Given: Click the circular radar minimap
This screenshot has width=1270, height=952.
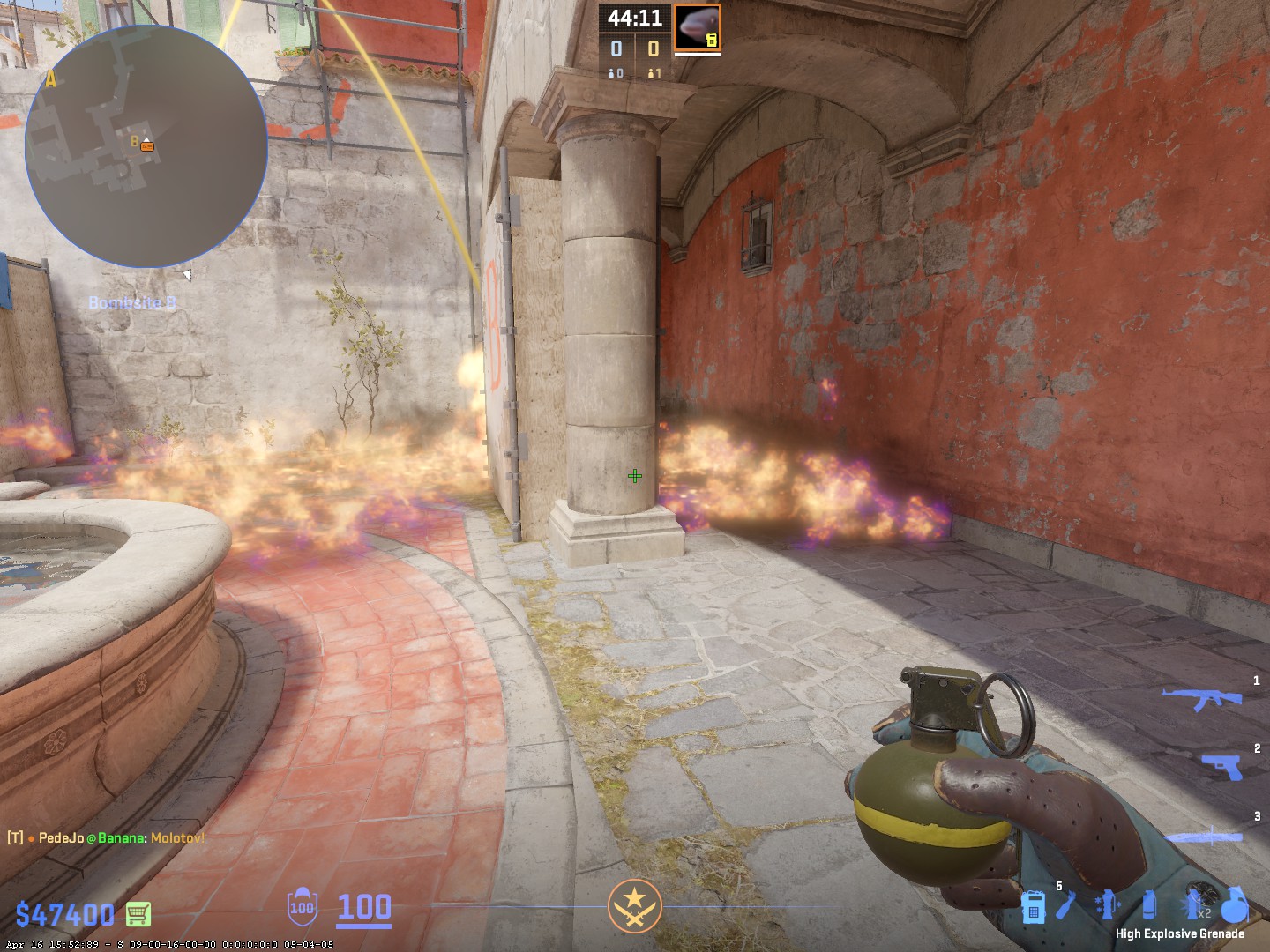Looking at the screenshot, I should point(146,146).
